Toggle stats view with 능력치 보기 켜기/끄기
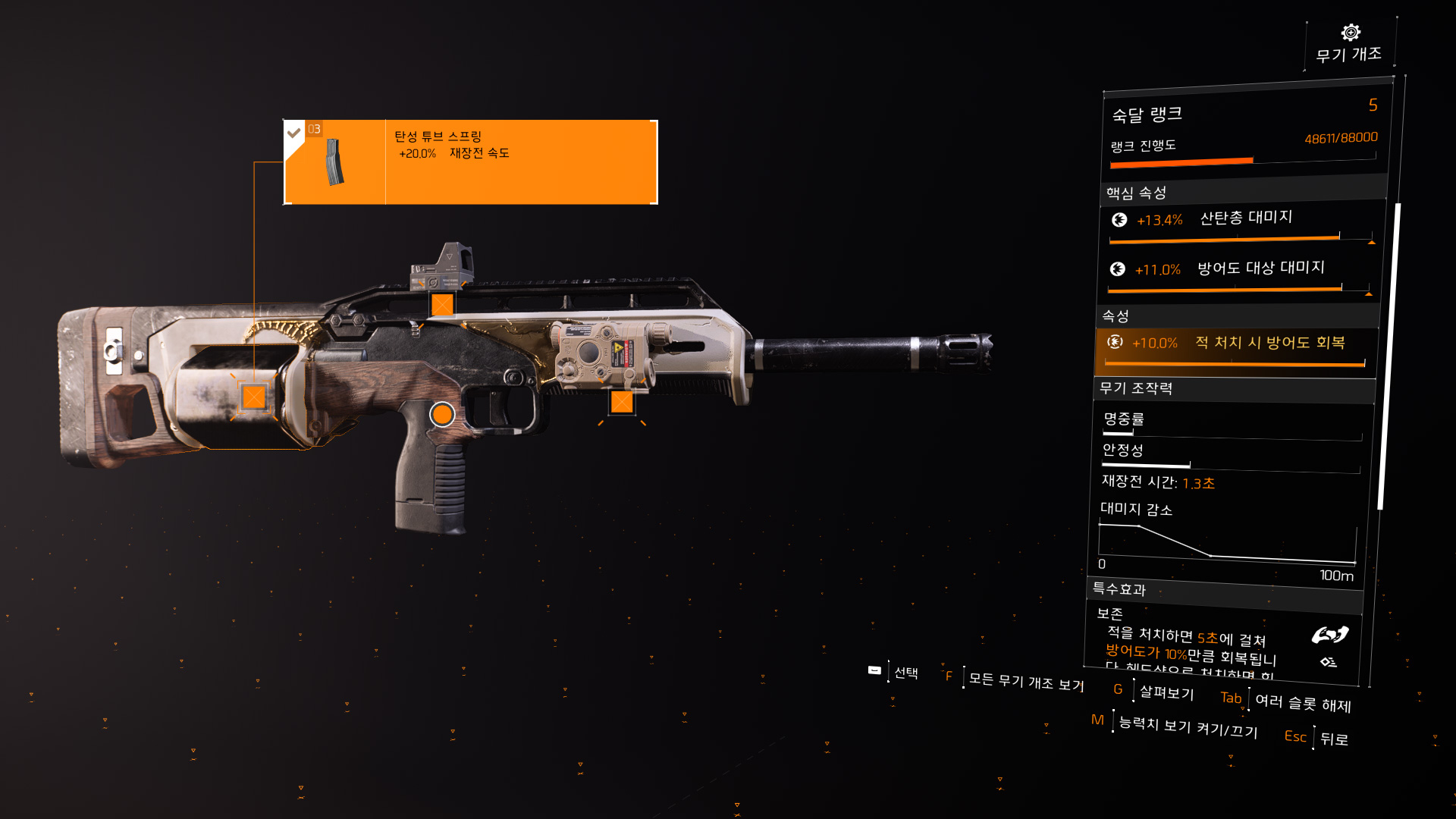The width and height of the screenshot is (1456, 819). (x=1188, y=726)
